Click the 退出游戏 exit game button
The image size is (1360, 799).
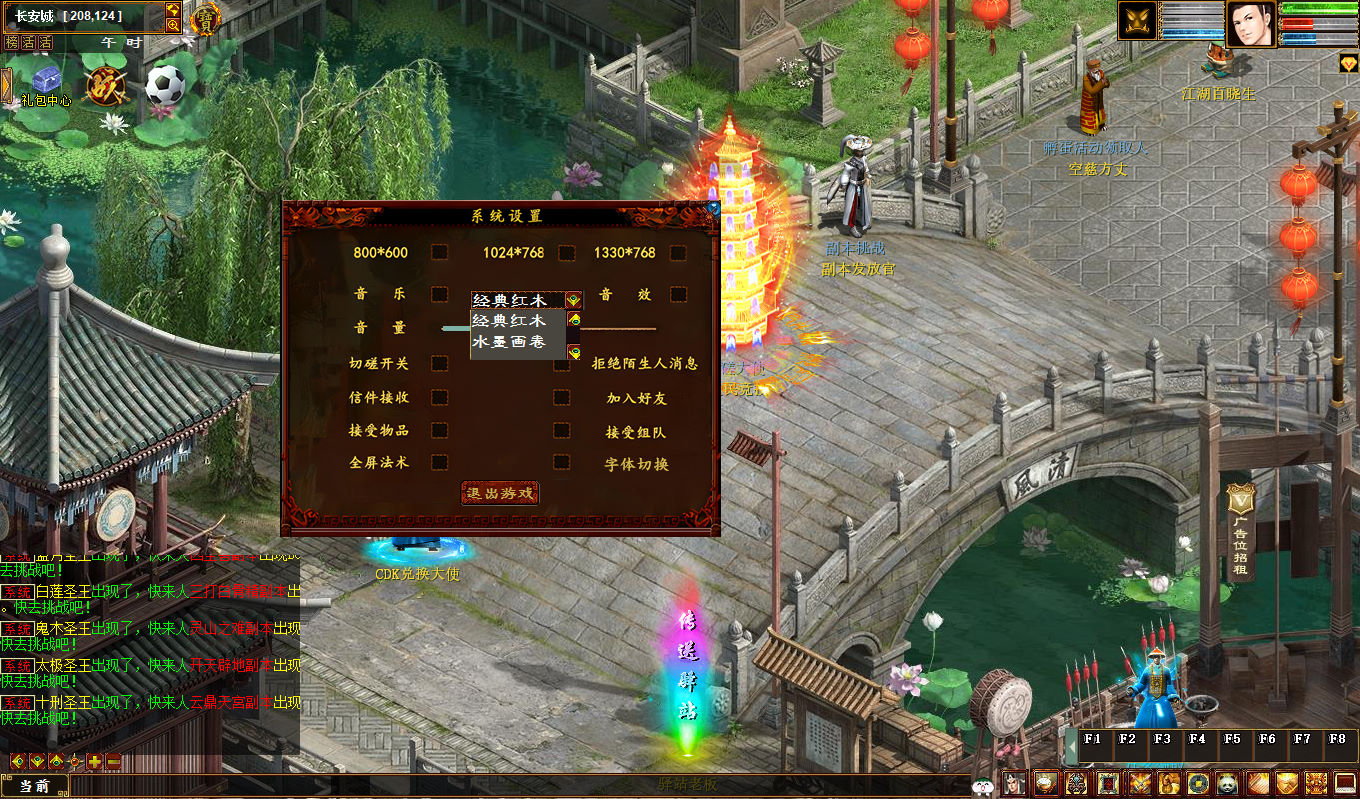[x=500, y=493]
